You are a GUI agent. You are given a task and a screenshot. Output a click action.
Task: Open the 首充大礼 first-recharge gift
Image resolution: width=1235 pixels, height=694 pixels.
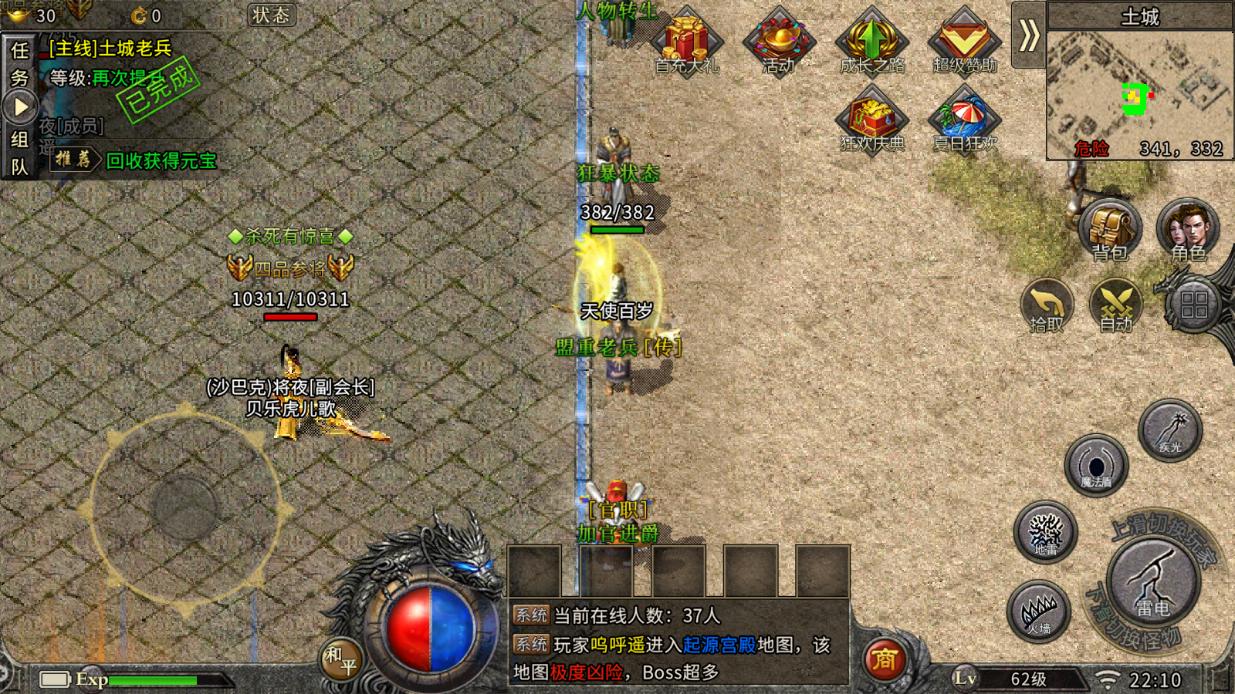[686, 41]
